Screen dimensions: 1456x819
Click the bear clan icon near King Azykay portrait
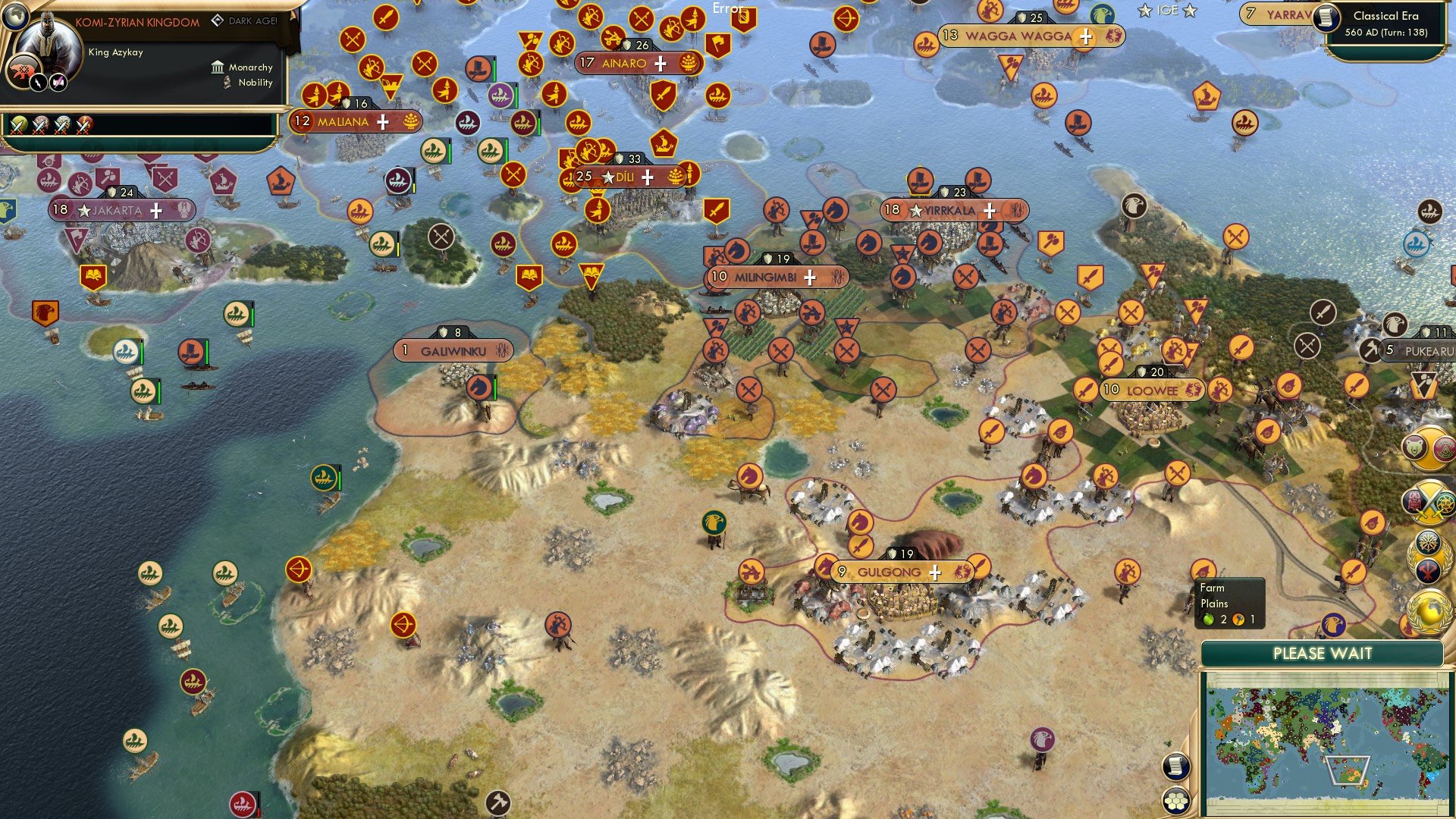(x=23, y=70)
